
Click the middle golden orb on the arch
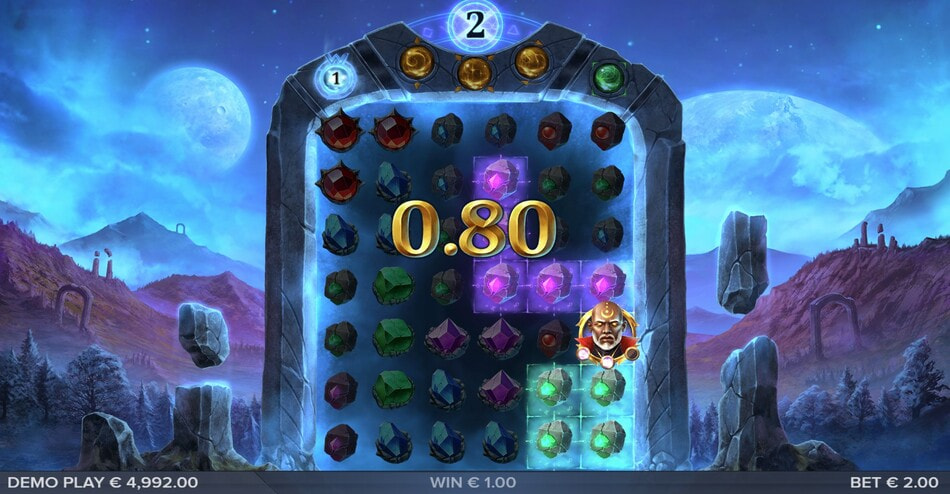point(473,70)
